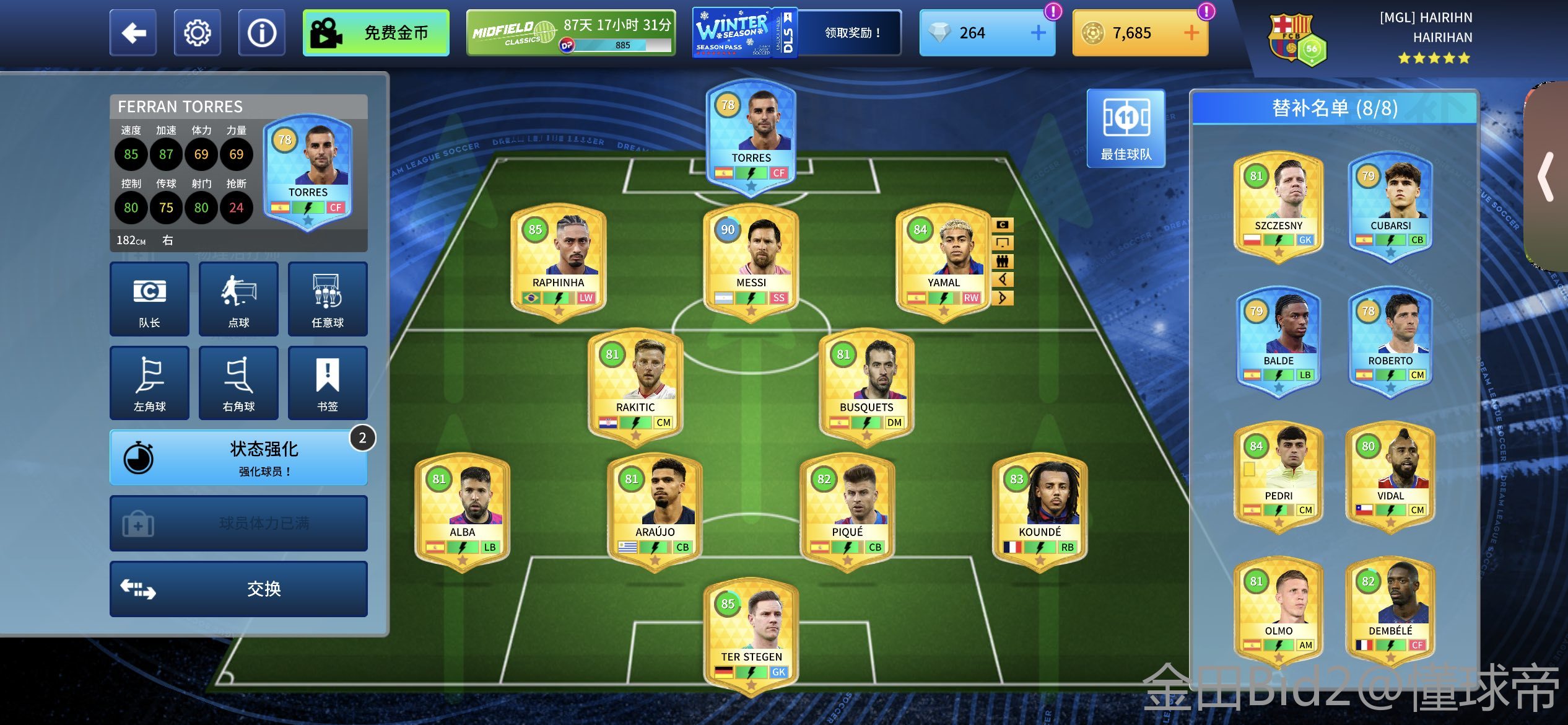Open the gear settings menu
The height and width of the screenshot is (725, 1568).
tap(197, 33)
